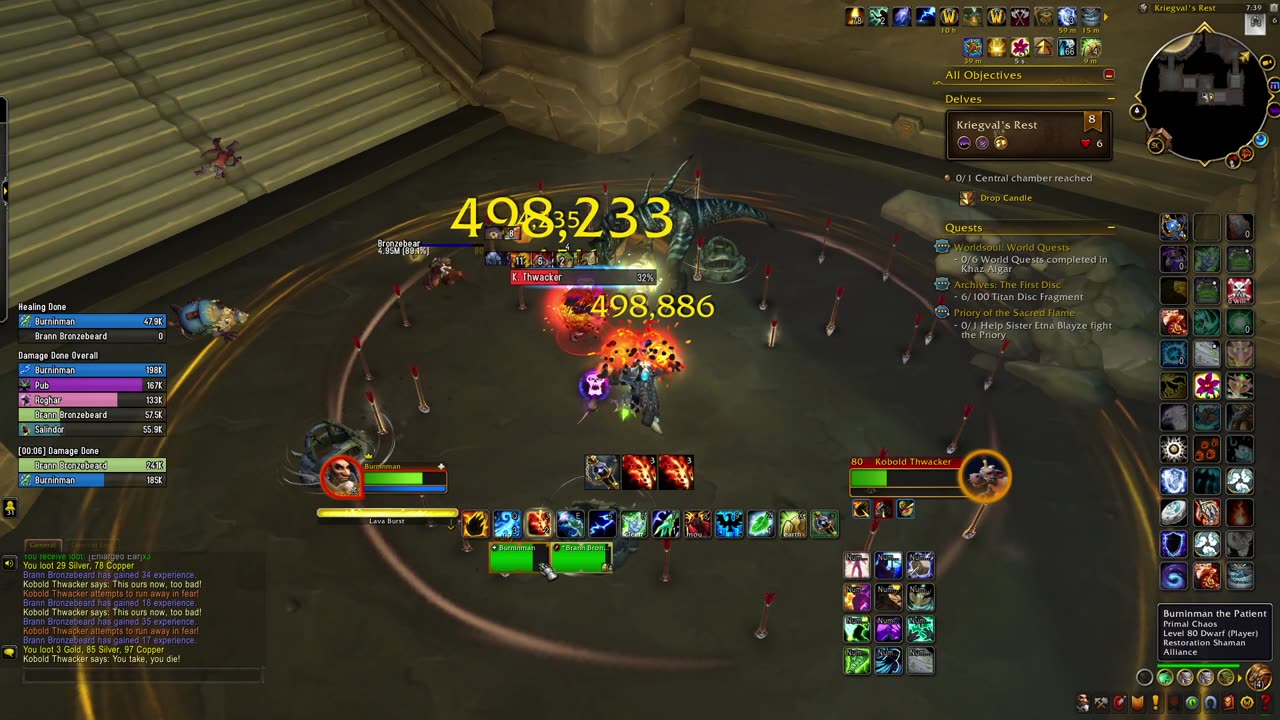Viewport: 1280px width, 720px height.
Task: Cast the flame hand ability on the action bar
Action: pos(476,524)
